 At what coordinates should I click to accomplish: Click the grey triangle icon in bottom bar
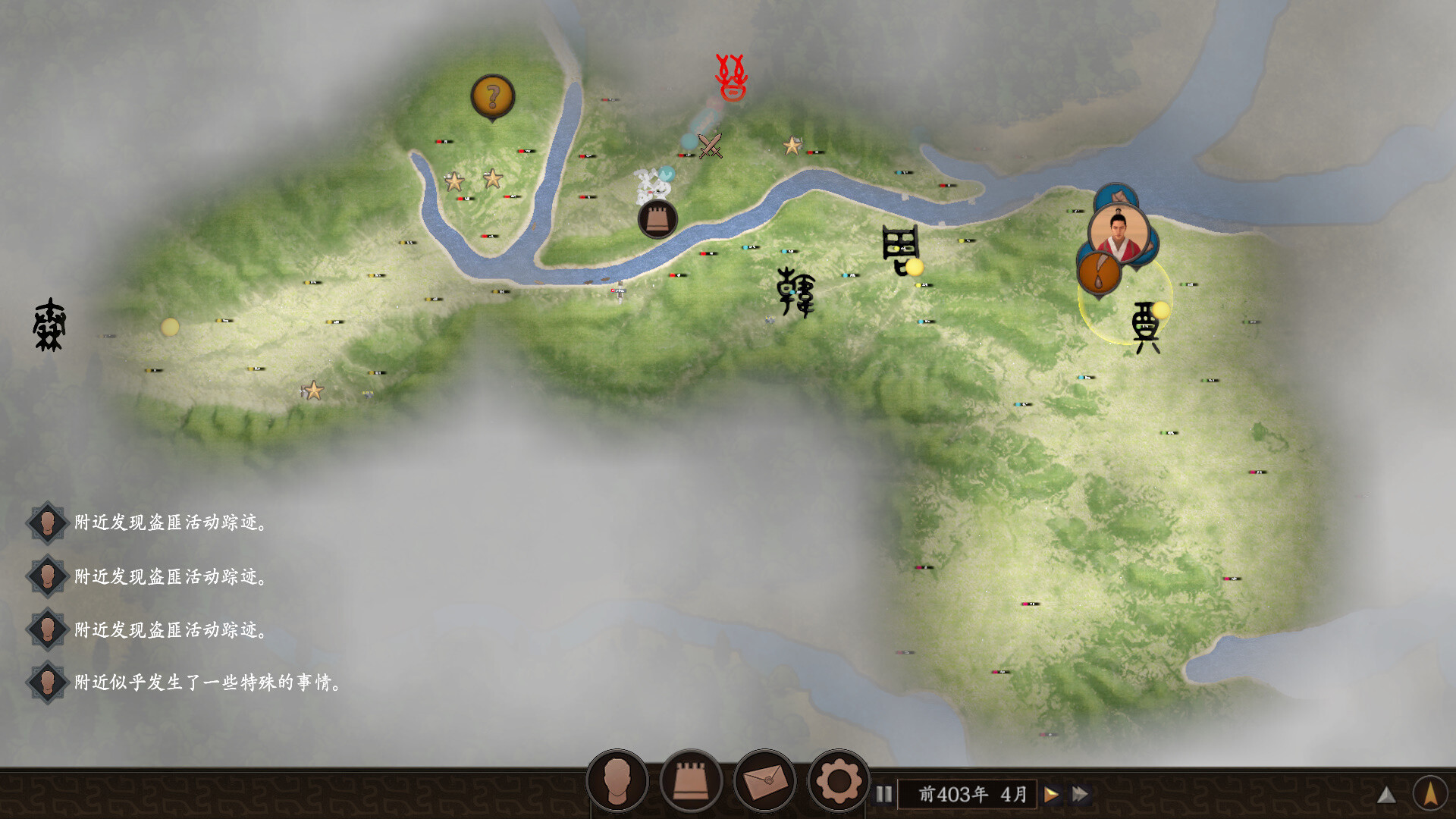[1386, 795]
